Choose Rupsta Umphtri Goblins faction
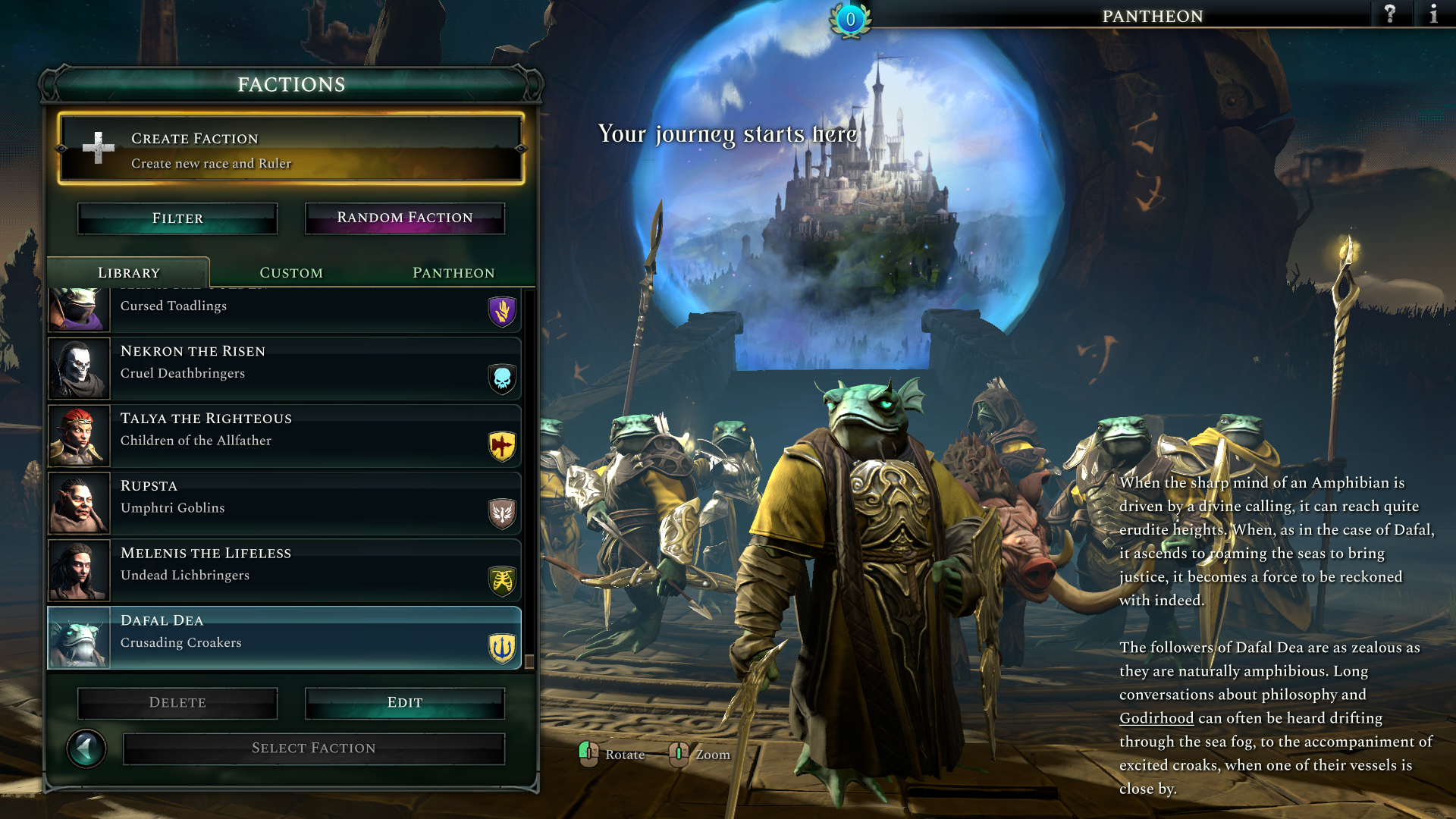The height and width of the screenshot is (819, 1456). (x=284, y=504)
